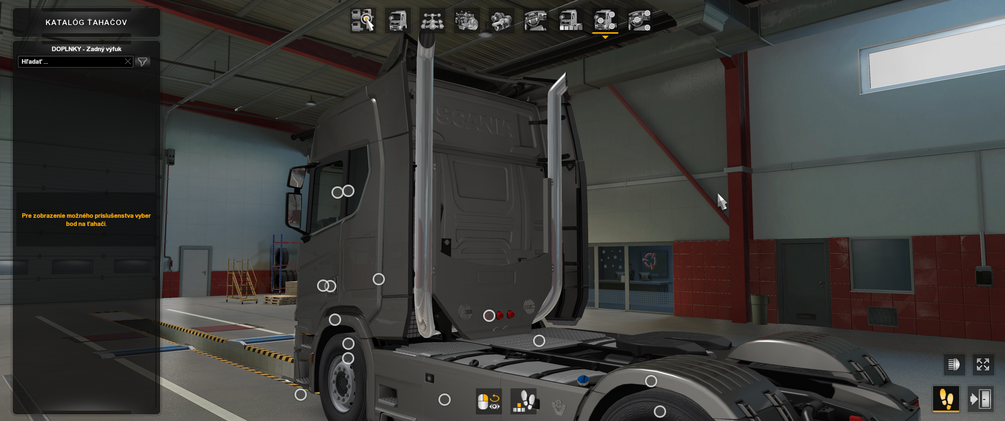Screen dimensions: 1005x421
Task: Select the highlighted exterior accessories tab
Action: (x=605, y=20)
